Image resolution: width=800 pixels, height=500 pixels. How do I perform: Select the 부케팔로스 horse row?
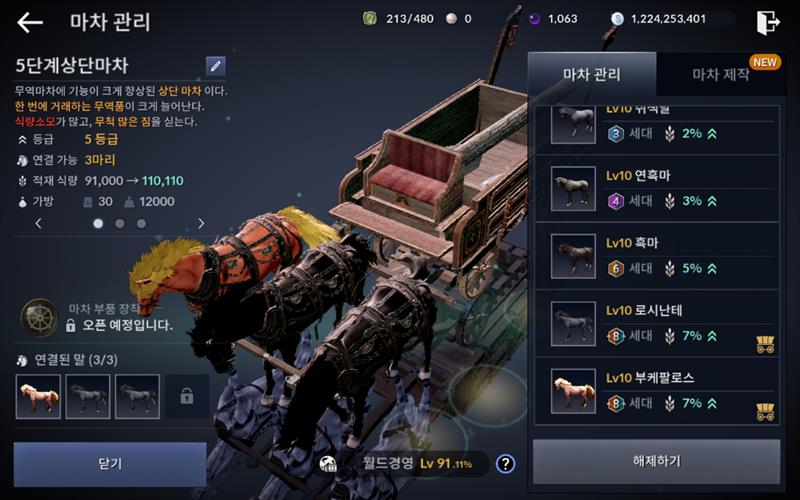coord(663,391)
